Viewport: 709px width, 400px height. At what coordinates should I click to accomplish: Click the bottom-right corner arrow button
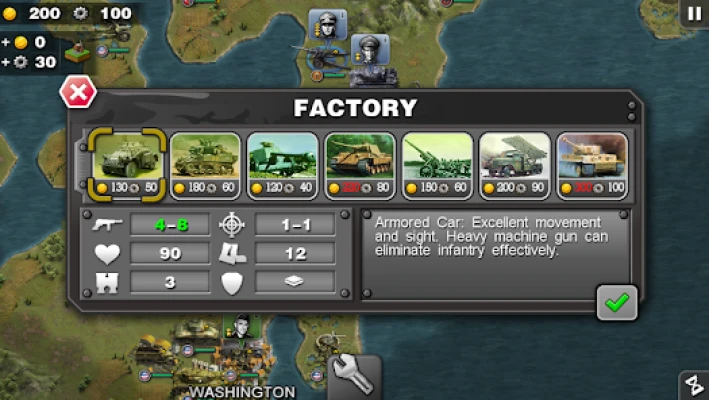tap(693, 386)
